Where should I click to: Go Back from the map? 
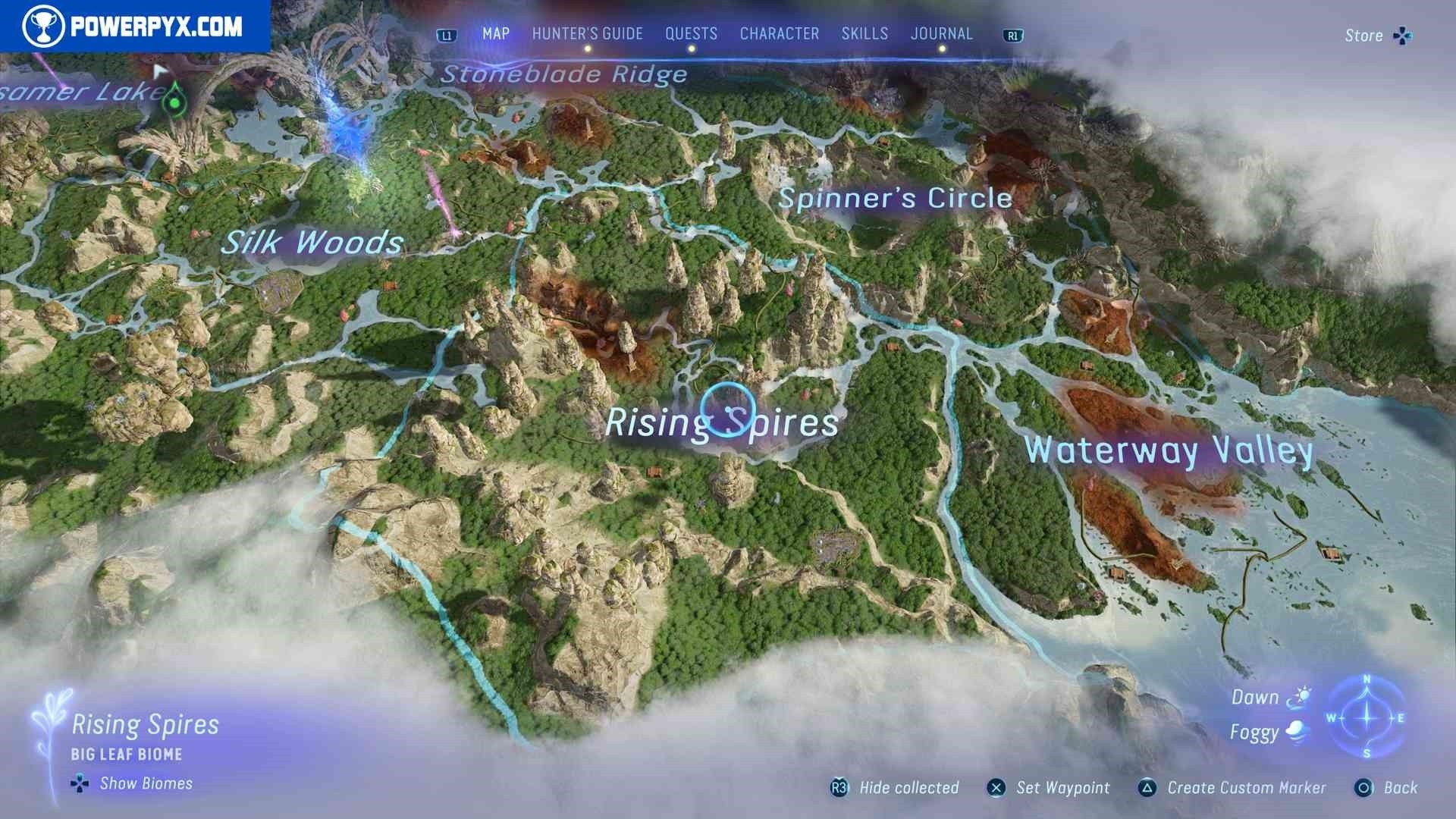tap(1400, 788)
